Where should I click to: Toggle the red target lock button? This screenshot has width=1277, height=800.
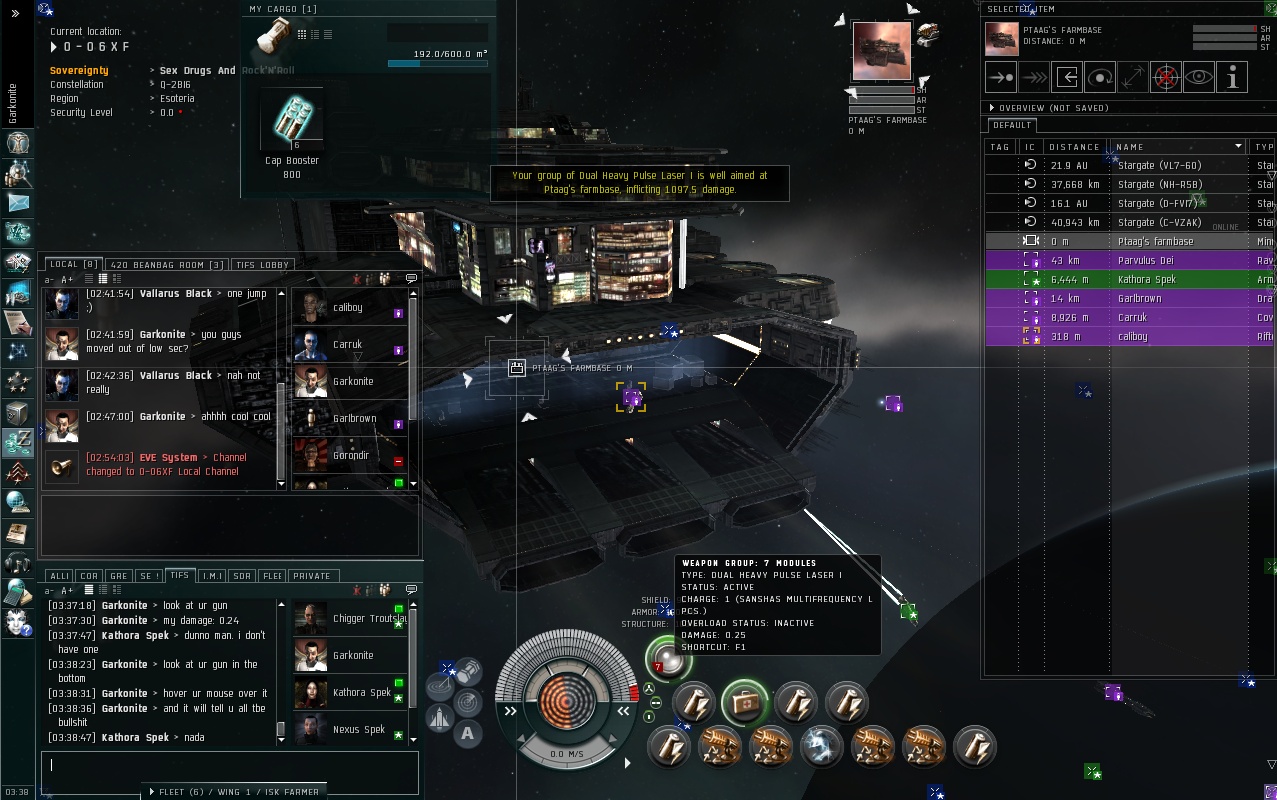(1166, 77)
